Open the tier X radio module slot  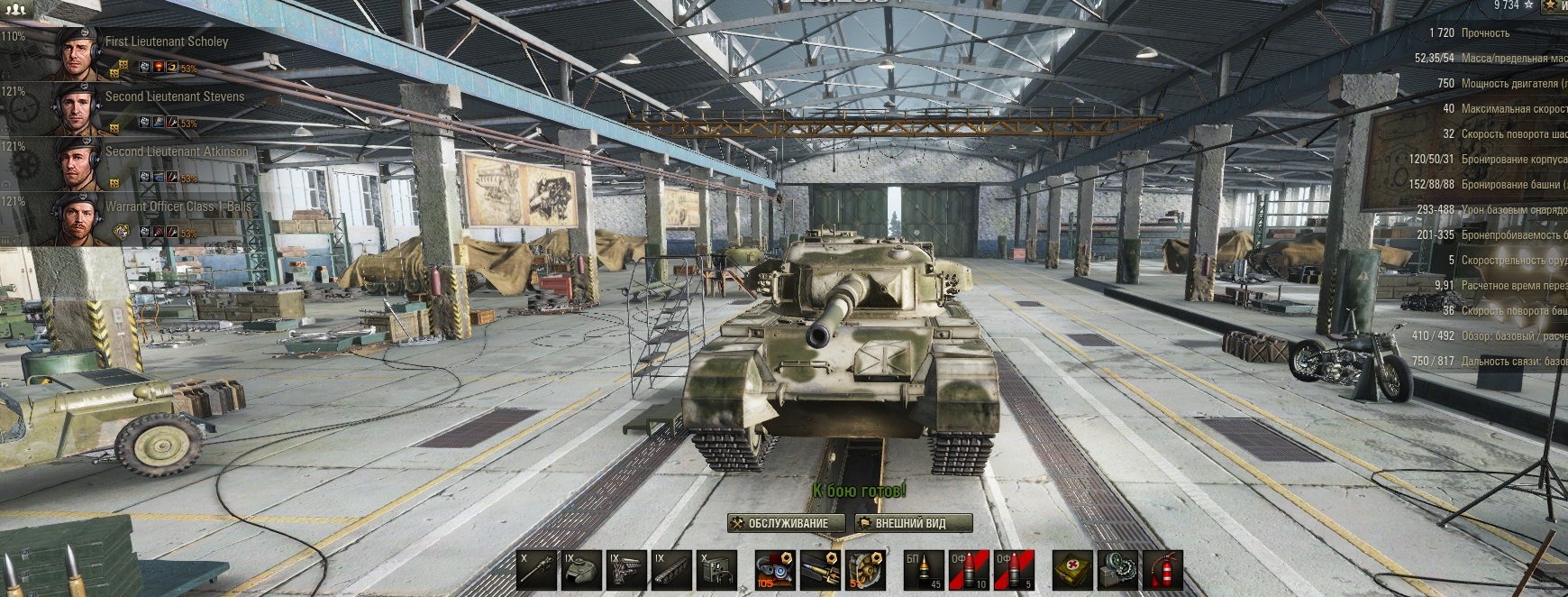pos(716,571)
